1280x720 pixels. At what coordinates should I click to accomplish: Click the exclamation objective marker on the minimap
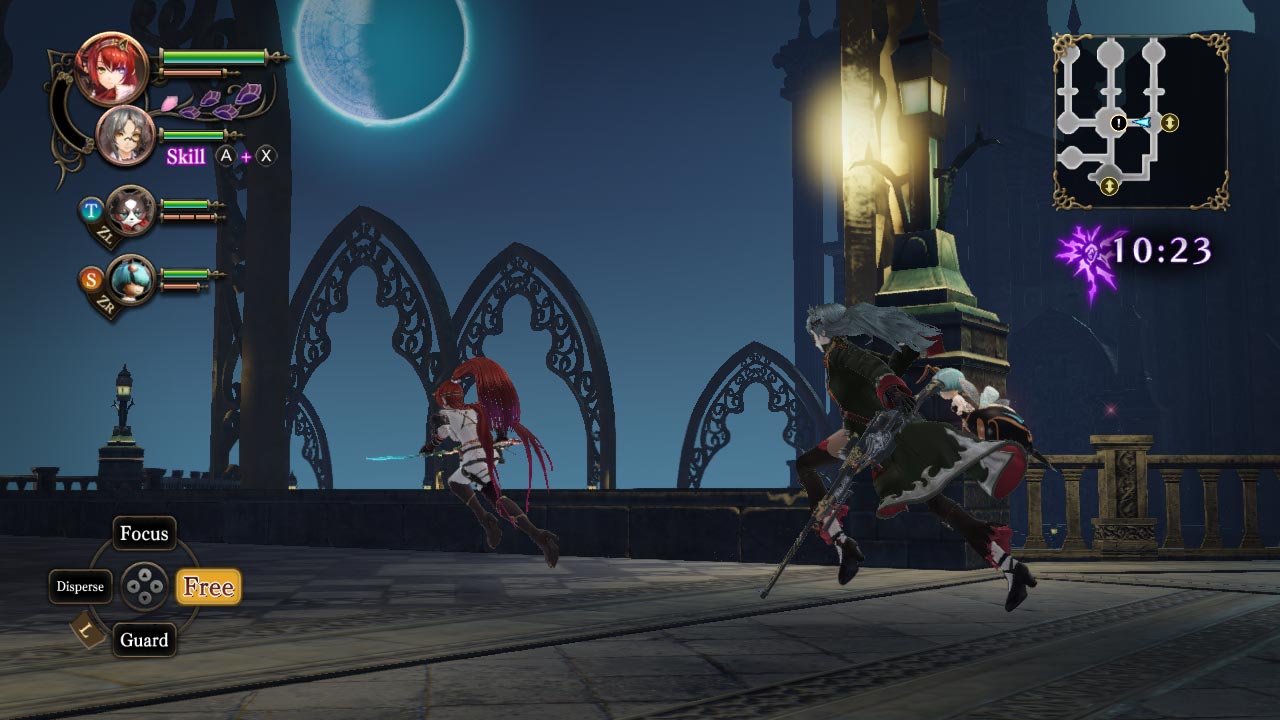1118,123
